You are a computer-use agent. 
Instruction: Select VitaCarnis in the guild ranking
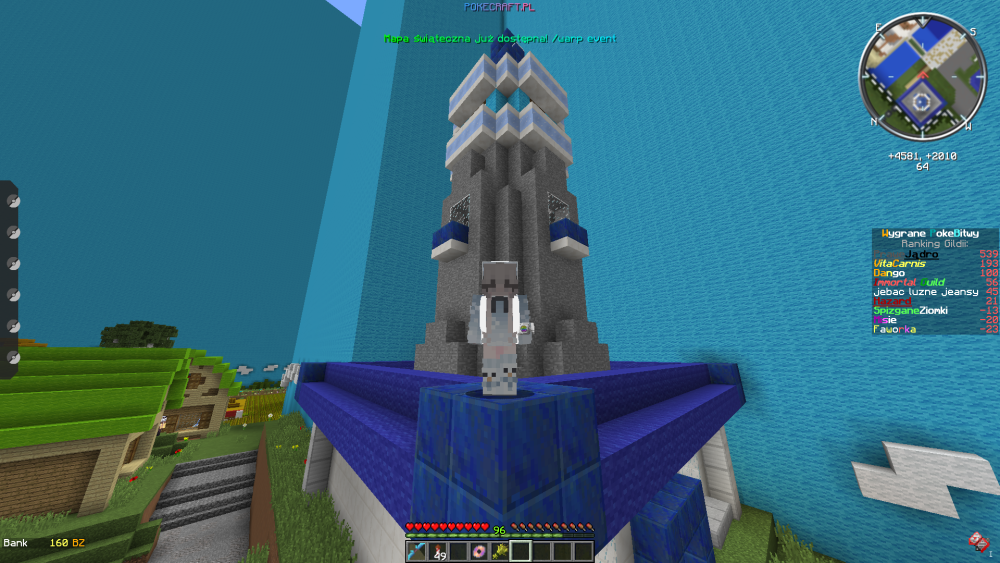900,264
